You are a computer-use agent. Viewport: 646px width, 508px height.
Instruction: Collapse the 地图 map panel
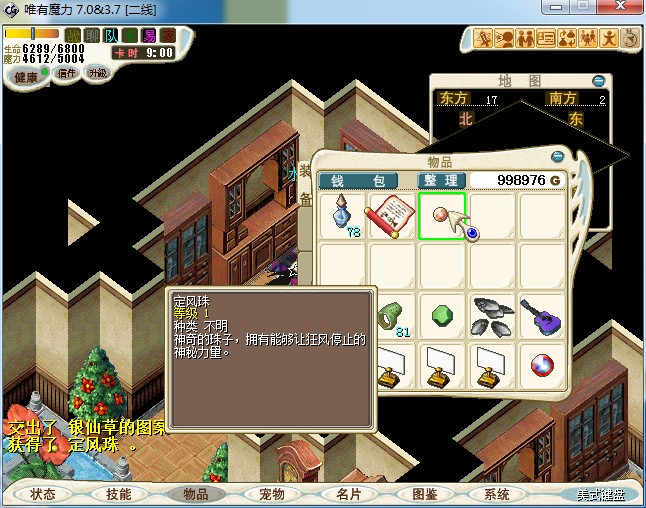pos(598,81)
